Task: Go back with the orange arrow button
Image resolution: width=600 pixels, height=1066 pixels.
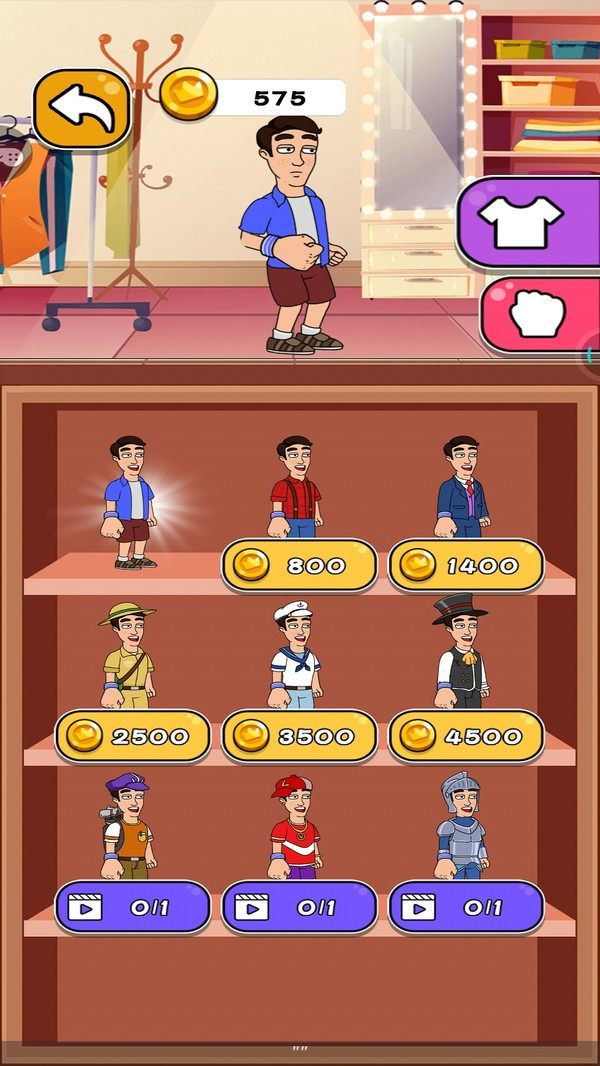Action: click(x=82, y=109)
